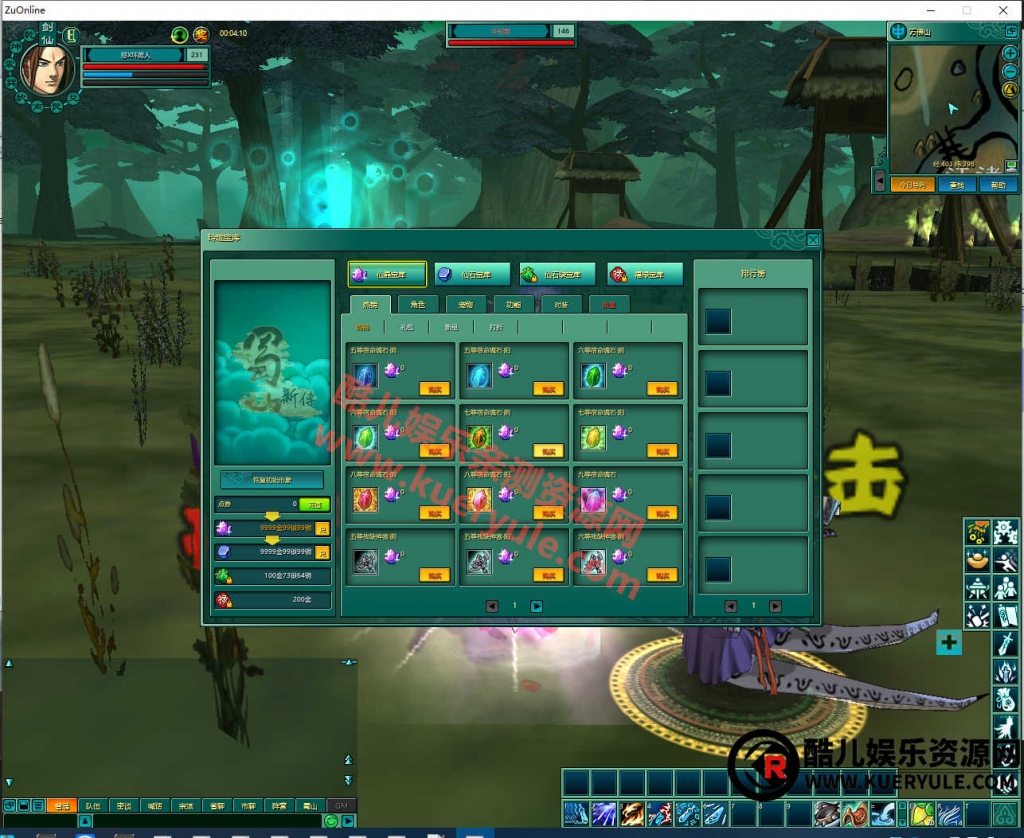Switch chat to the 队伍 channel

point(92,806)
